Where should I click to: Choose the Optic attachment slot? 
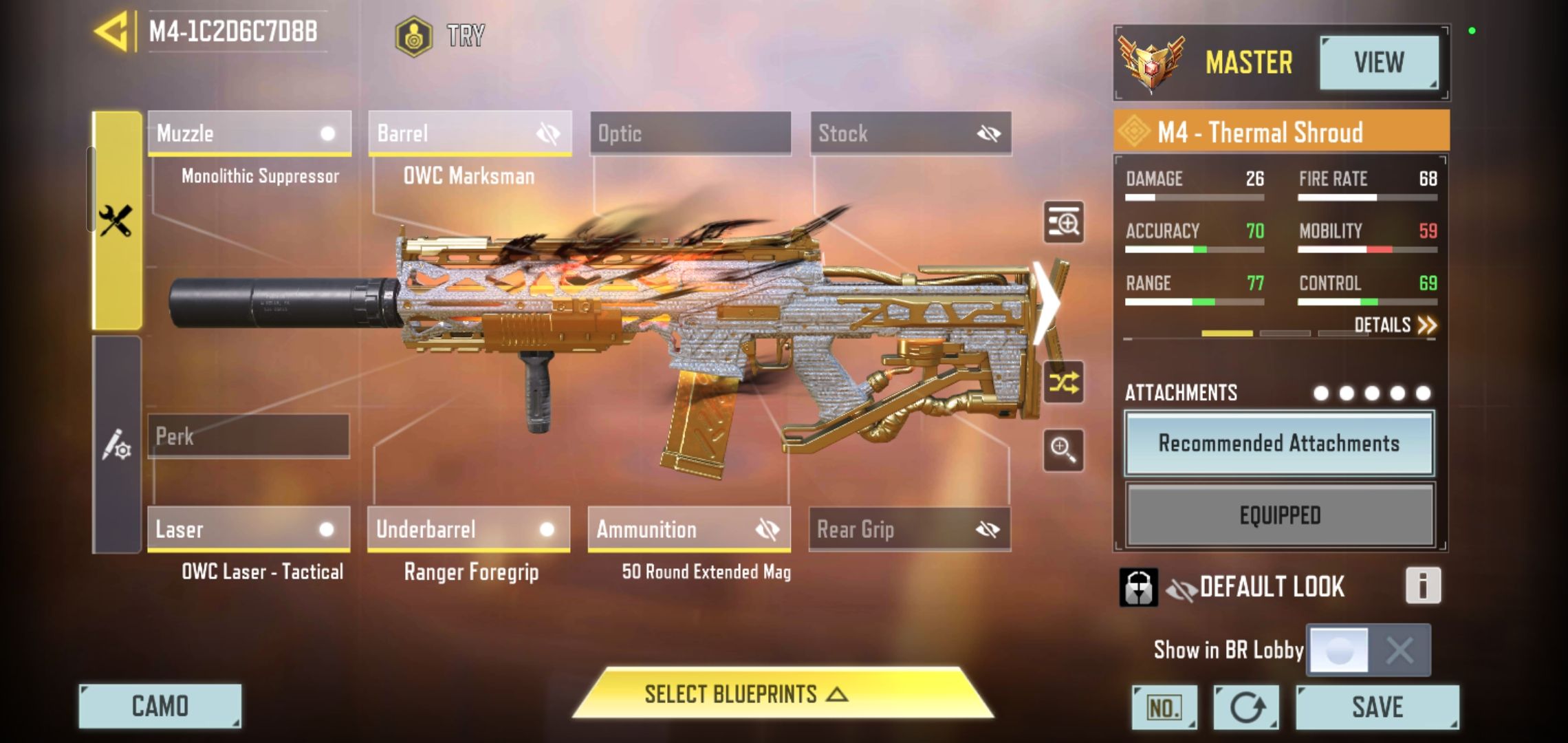point(690,133)
